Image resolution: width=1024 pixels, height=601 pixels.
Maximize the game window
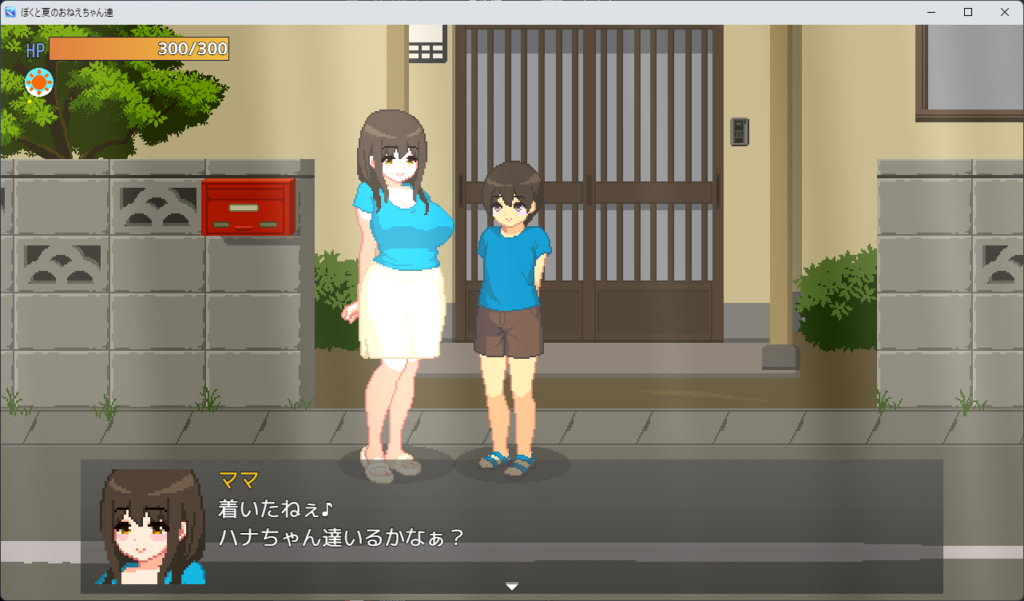click(967, 12)
